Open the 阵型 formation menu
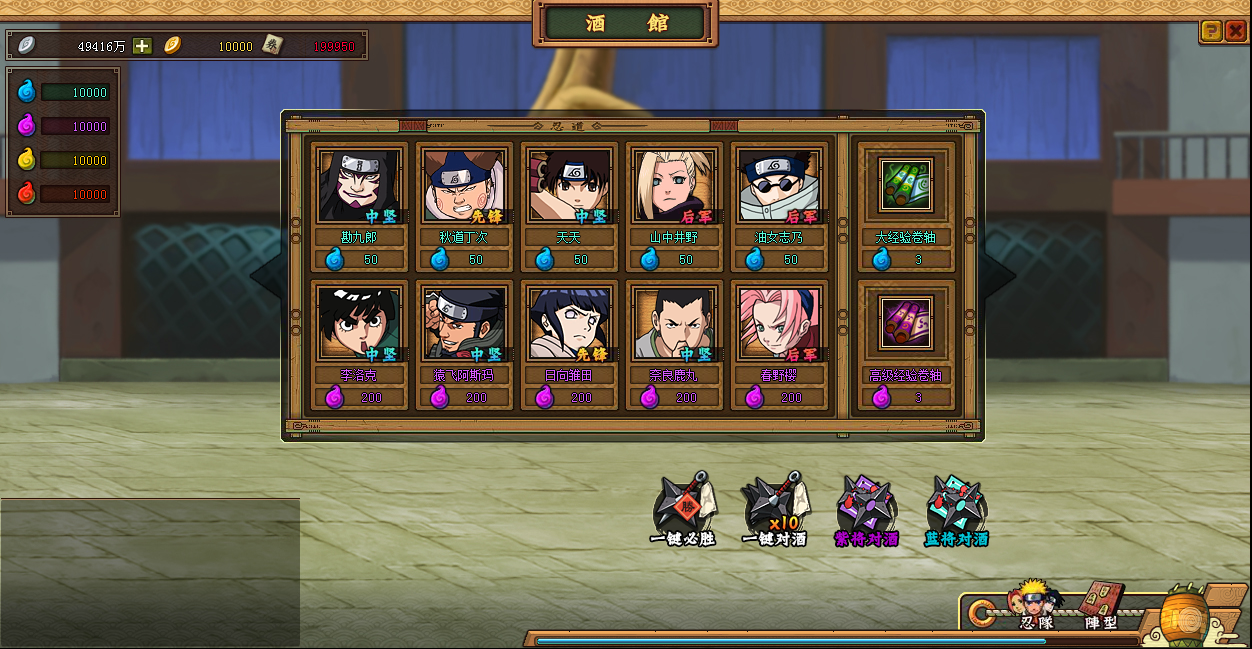 click(1102, 606)
